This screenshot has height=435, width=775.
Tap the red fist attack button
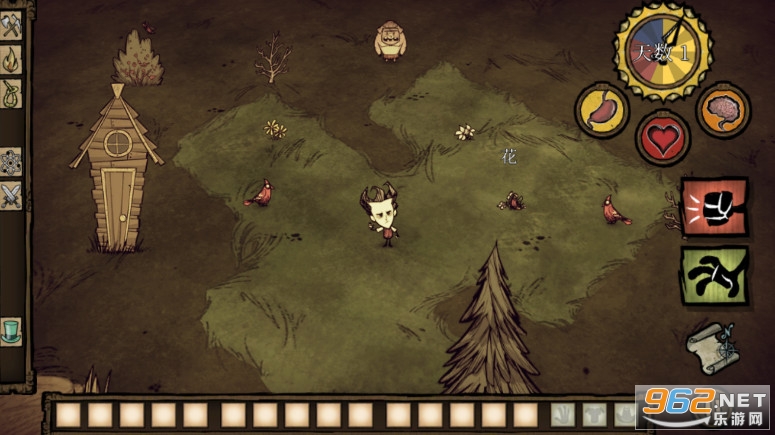pyautogui.click(x=714, y=208)
